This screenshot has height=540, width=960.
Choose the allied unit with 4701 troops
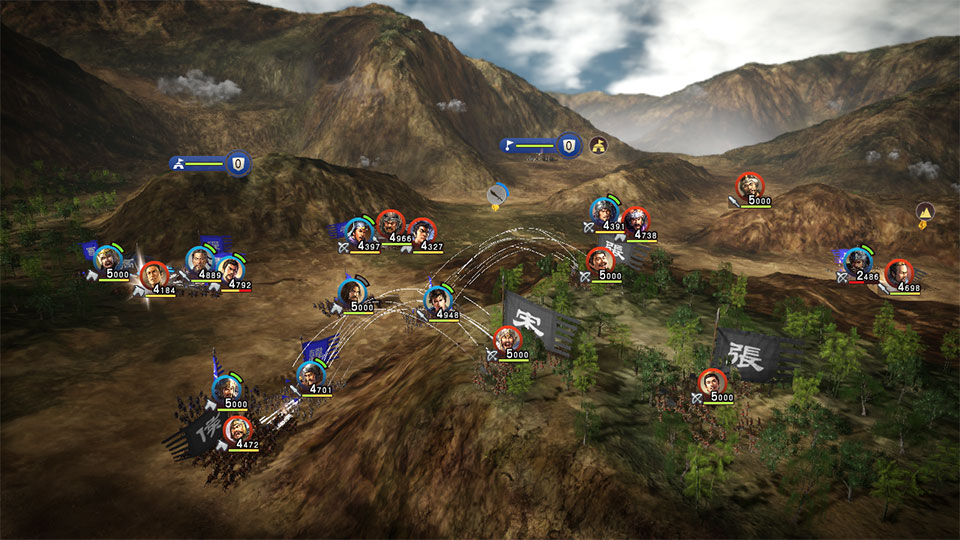click(x=311, y=376)
